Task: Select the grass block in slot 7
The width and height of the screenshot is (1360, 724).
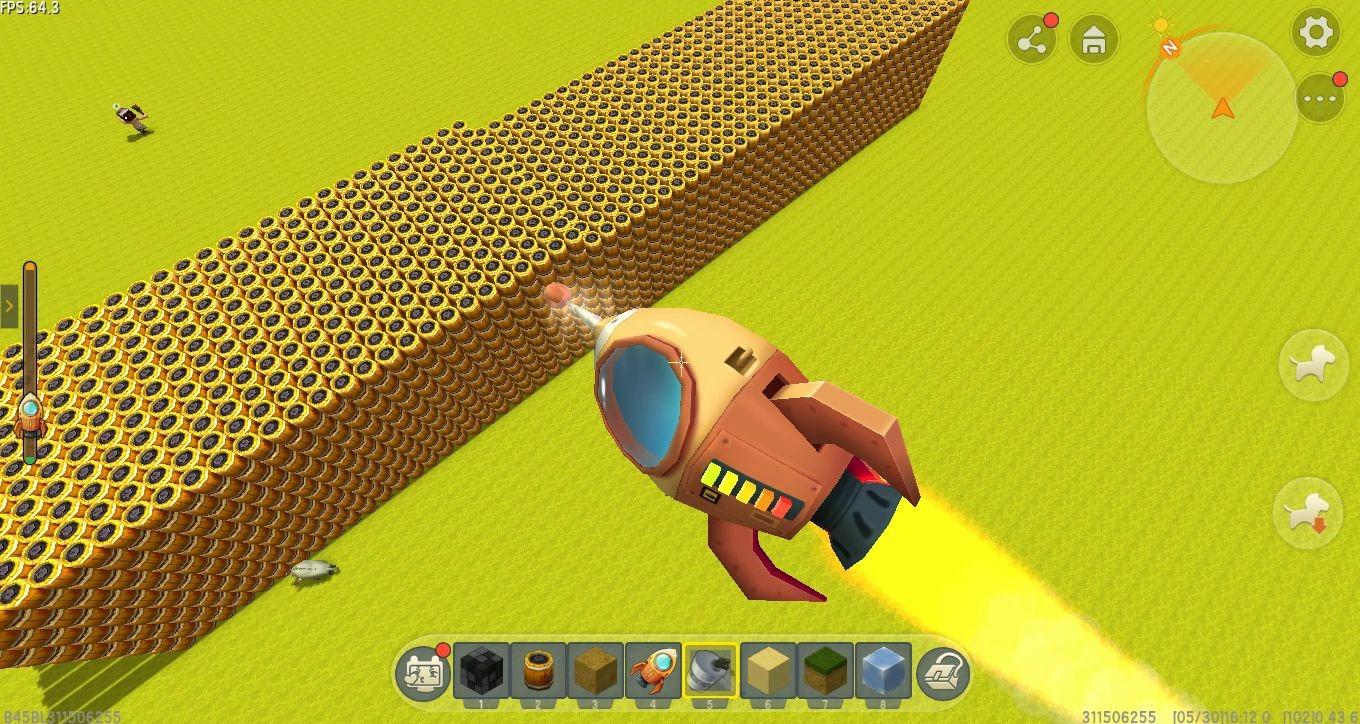Action: (x=826, y=670)
